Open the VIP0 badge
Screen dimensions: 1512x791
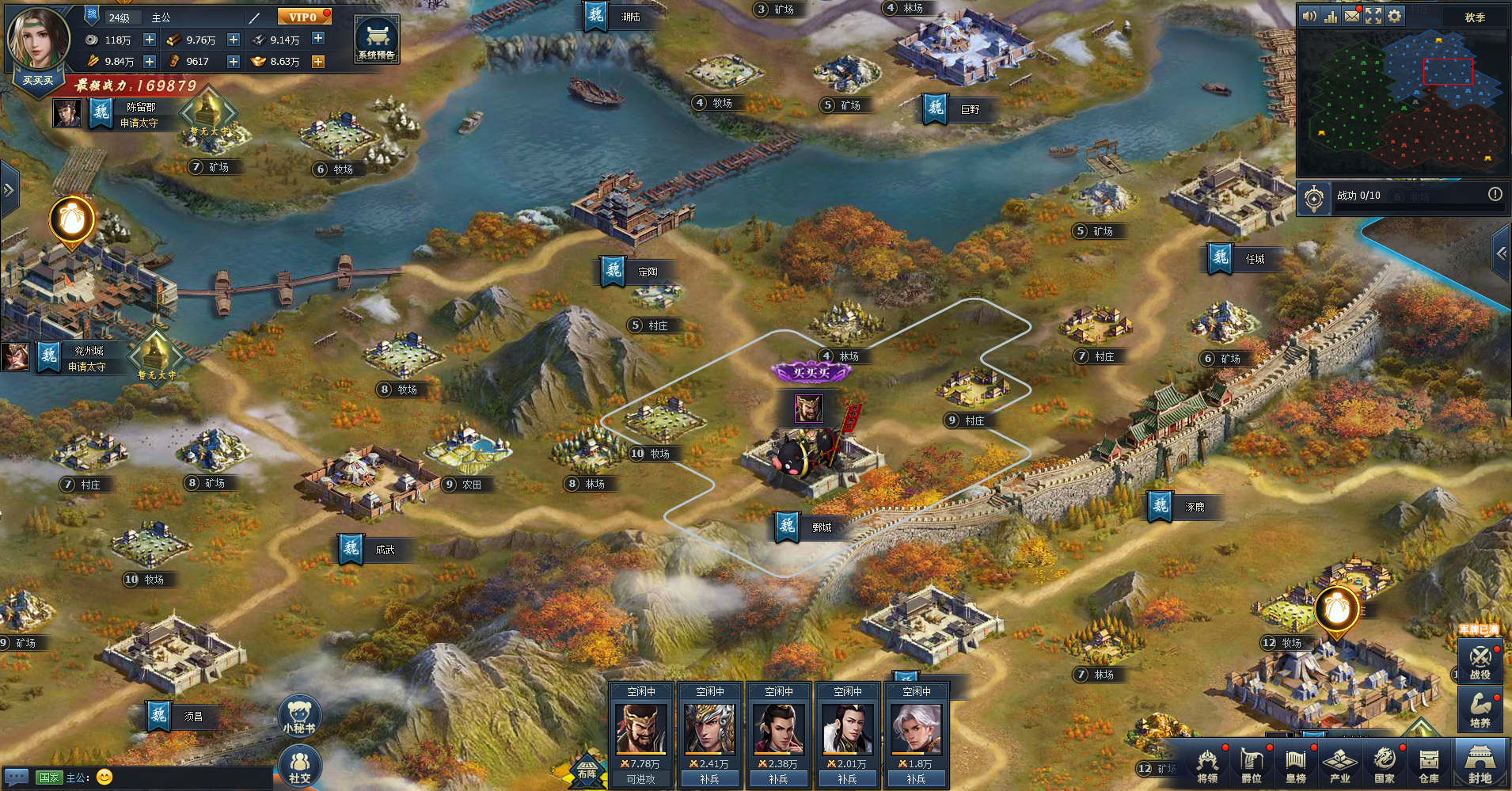[303, 17]
